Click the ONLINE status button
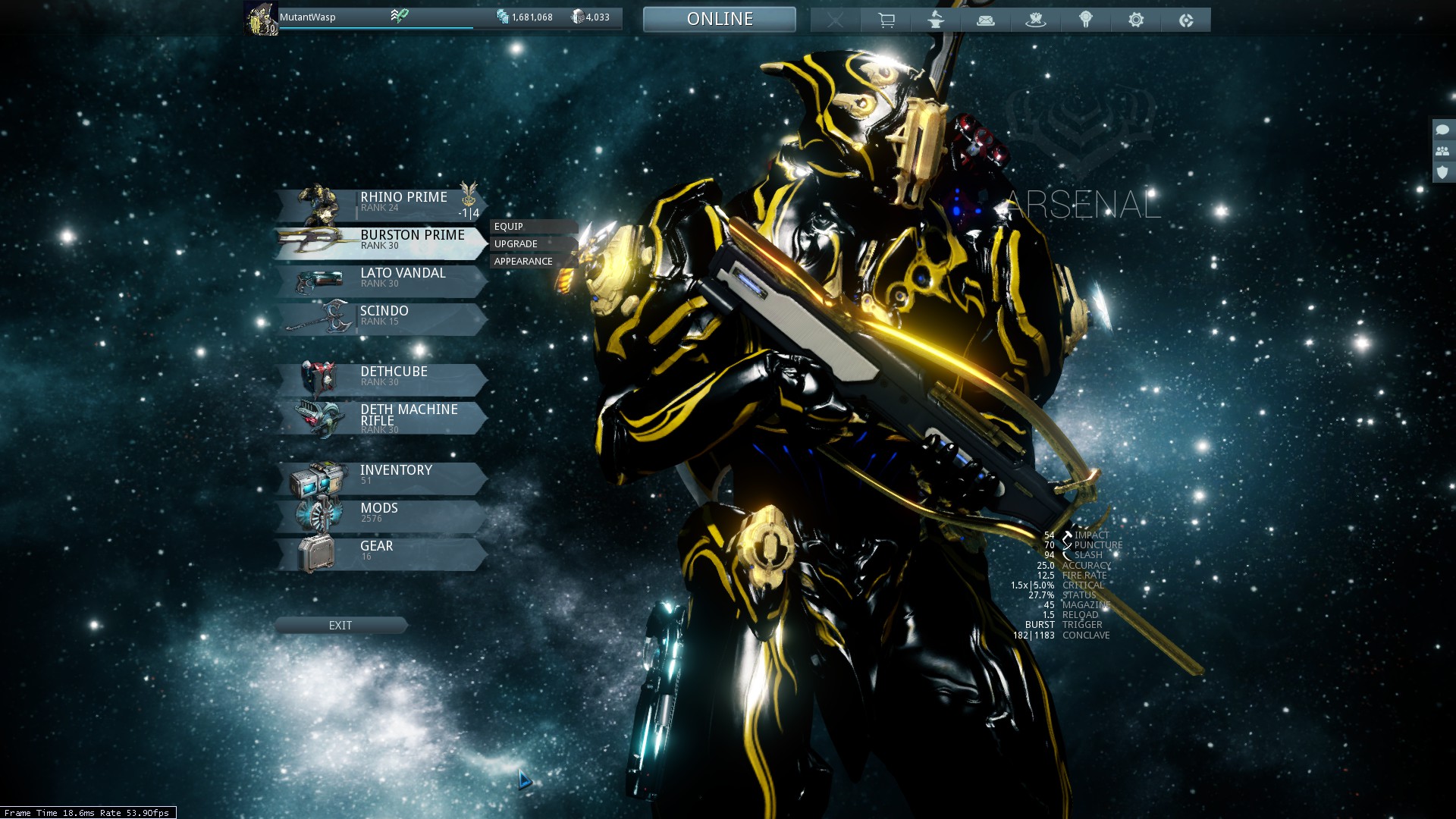 (x=720, y=20)
